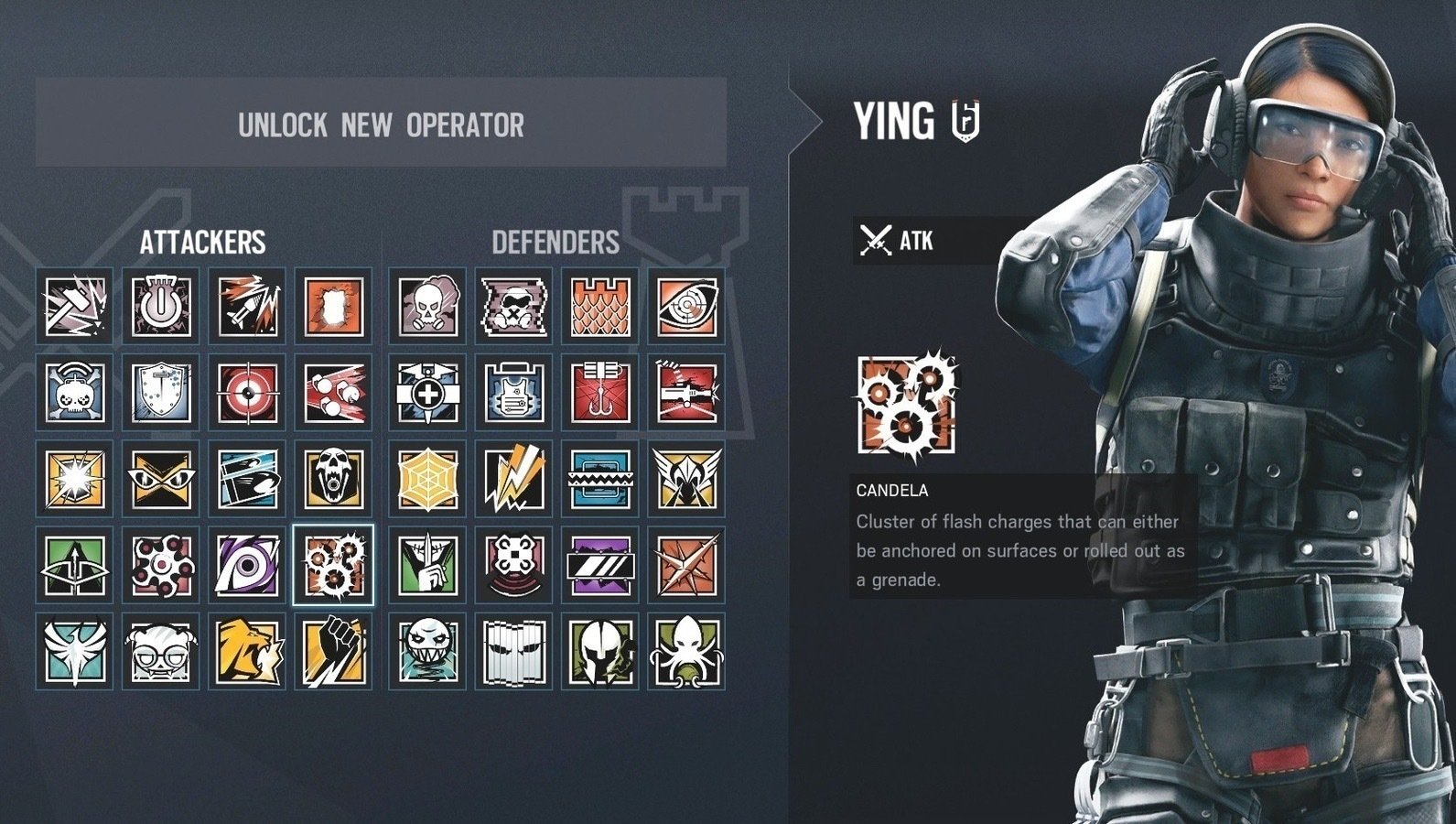Image resolution: width=1456 pixels, height=824 pixels.
Task: Select Thatcher's EMP grenade operator icon
Action: coord(161,306)
